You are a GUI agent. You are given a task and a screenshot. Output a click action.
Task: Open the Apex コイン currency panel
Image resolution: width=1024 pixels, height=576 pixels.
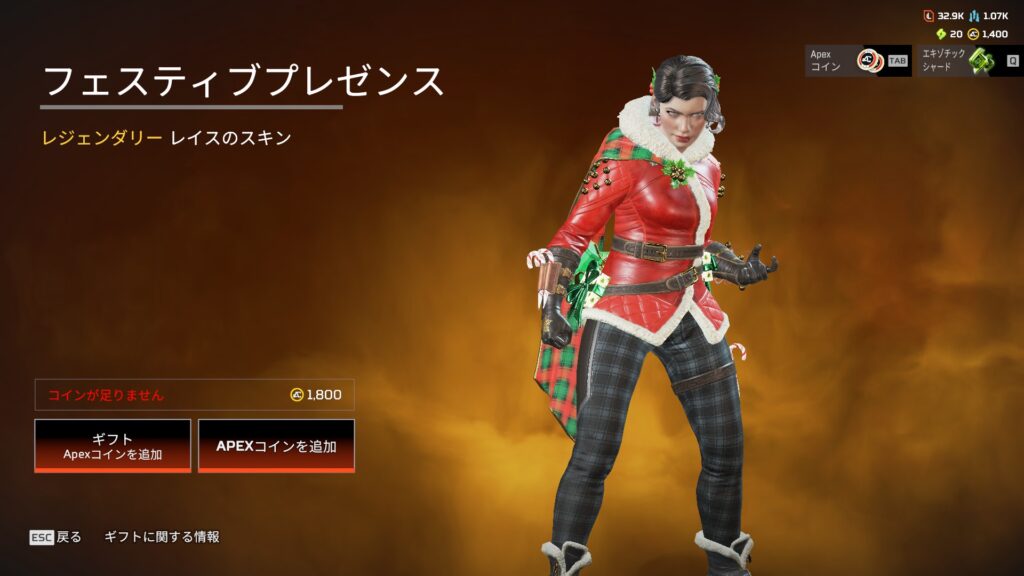[857, 60]
